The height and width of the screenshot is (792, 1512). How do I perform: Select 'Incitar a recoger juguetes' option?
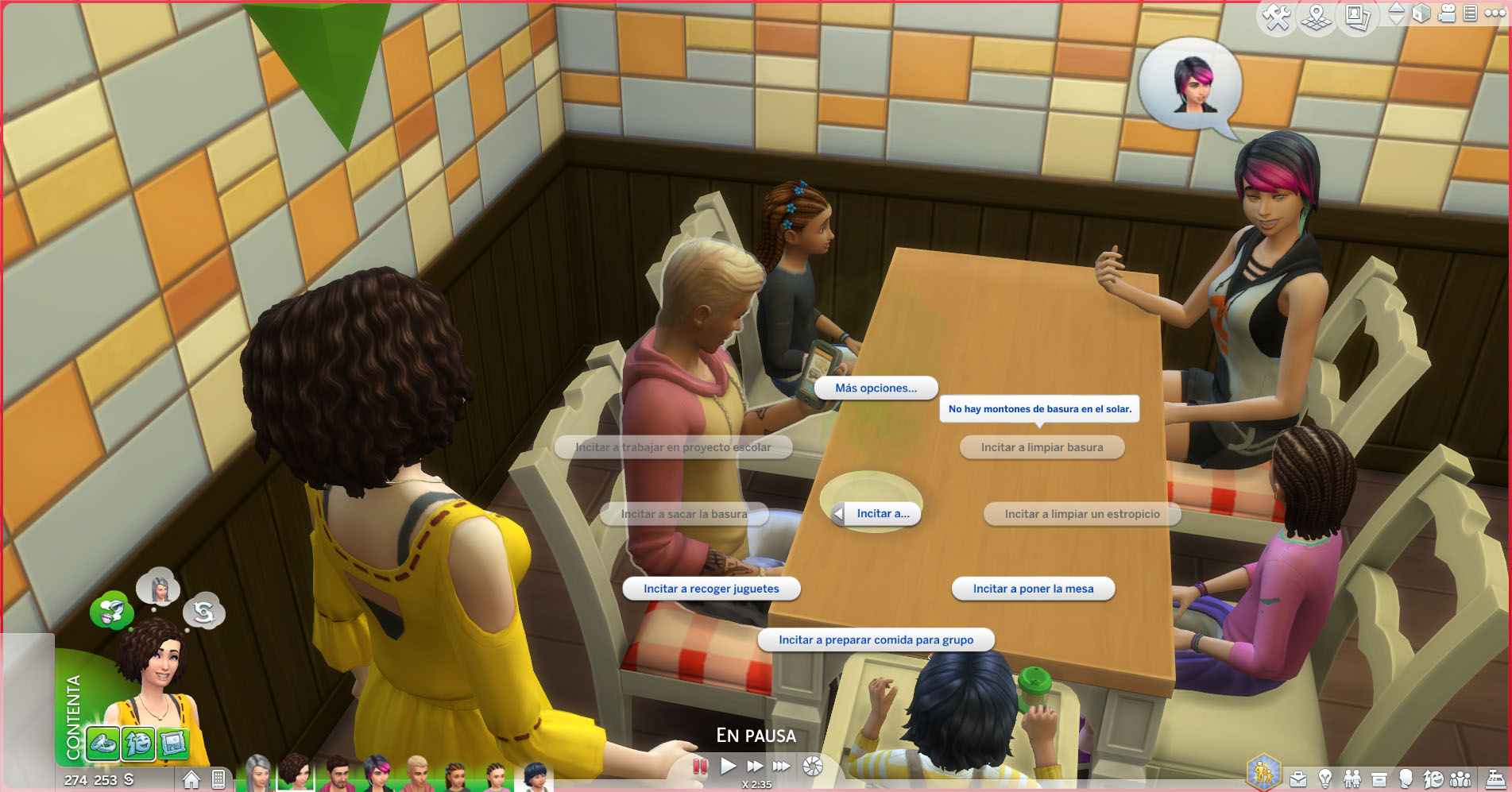click(x=710, y=589)
